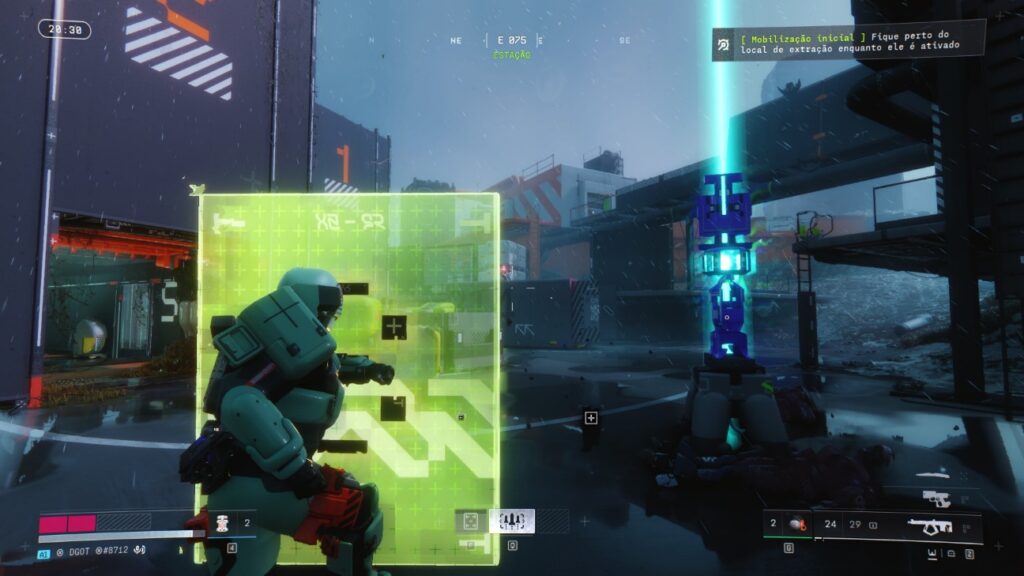Screen dimensions: 1024x576
Task: Select the knife melee weapon slot
Action: [x=933, y=473]
